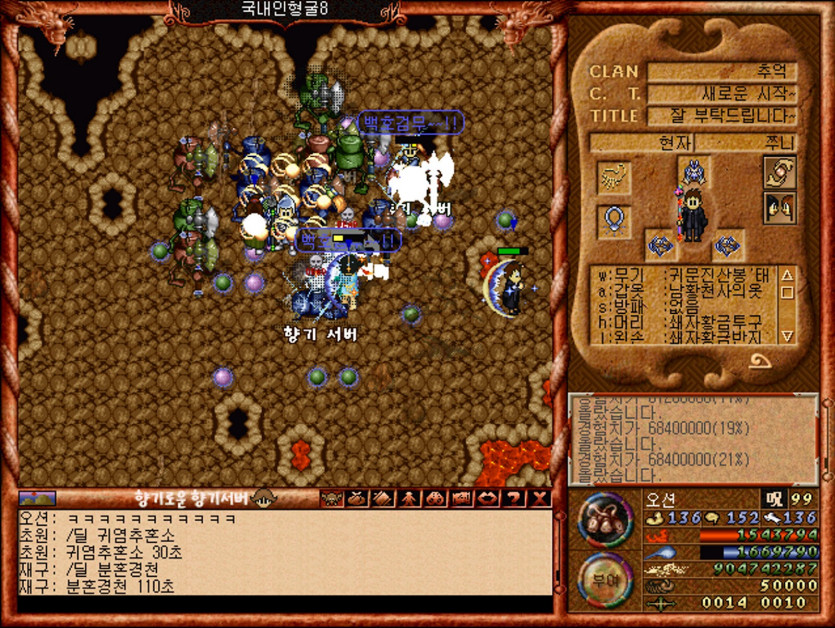Open the pouches round button
The image size is (835, 628).
click(606, 519)
